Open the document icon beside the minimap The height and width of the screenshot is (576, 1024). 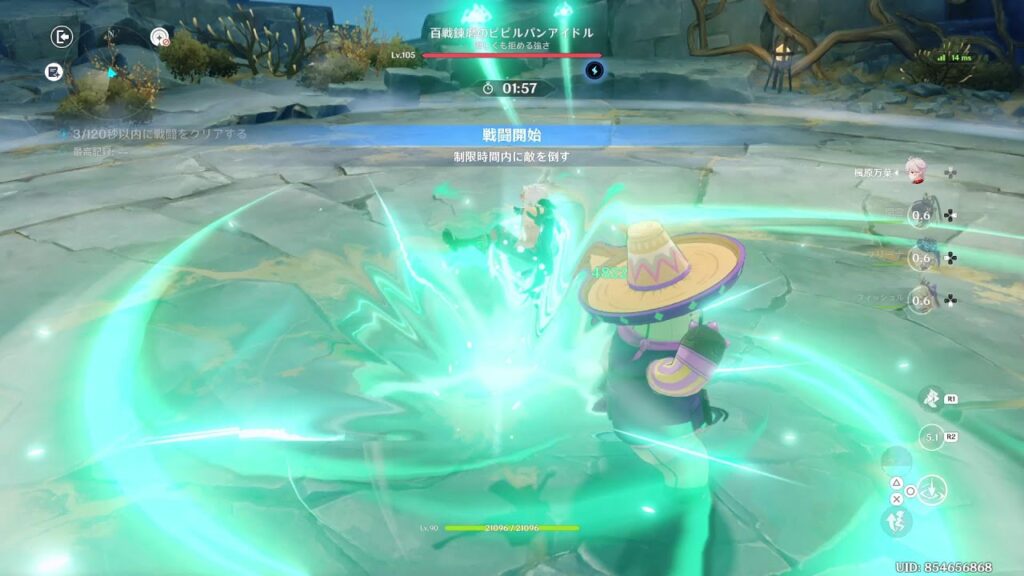[x=54, y=72]
